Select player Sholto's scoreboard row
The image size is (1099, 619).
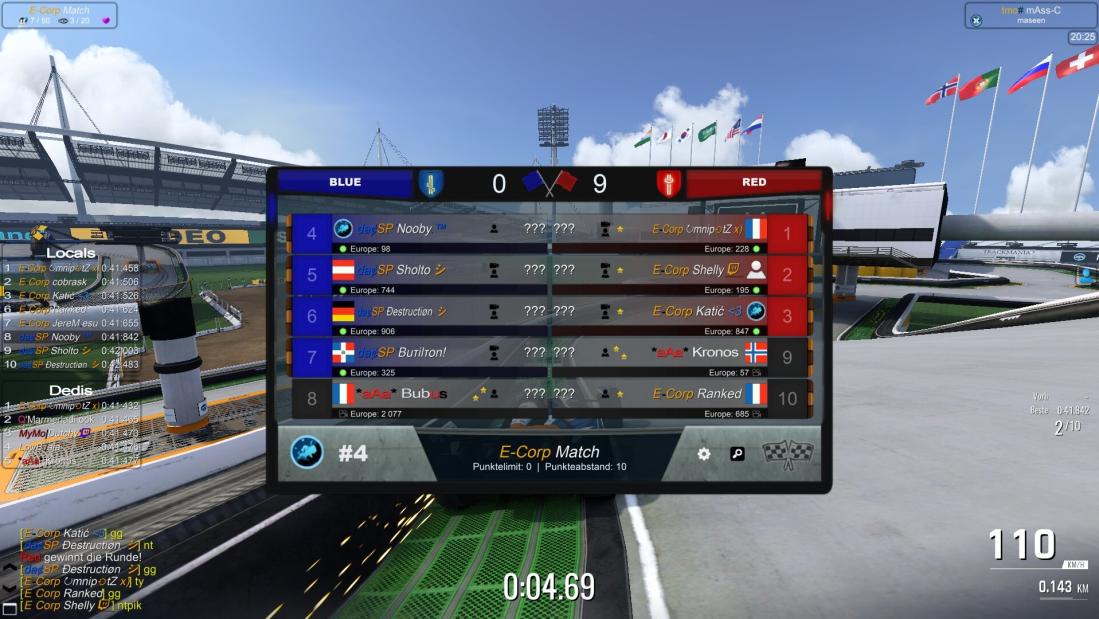coord(420,274)
